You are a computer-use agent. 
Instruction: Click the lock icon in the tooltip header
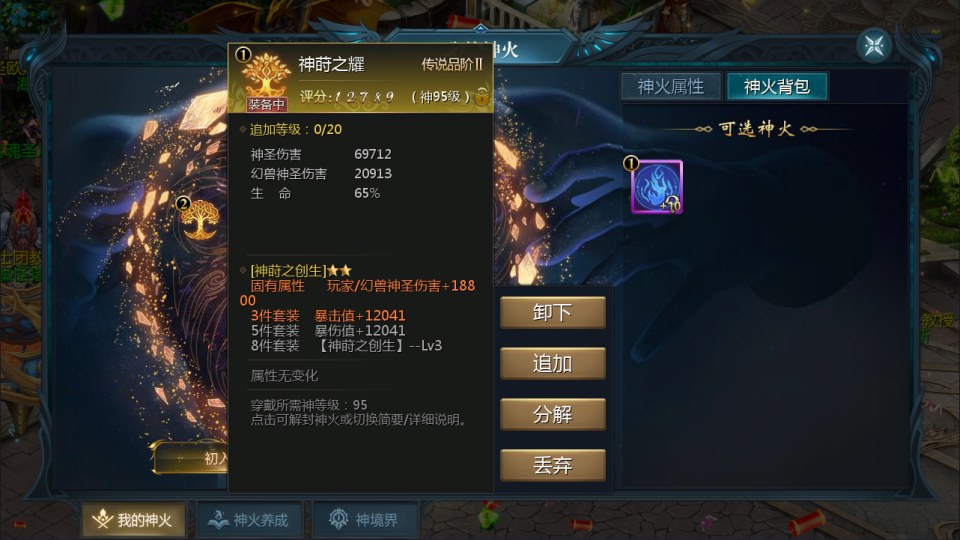(x=482, y=97)
